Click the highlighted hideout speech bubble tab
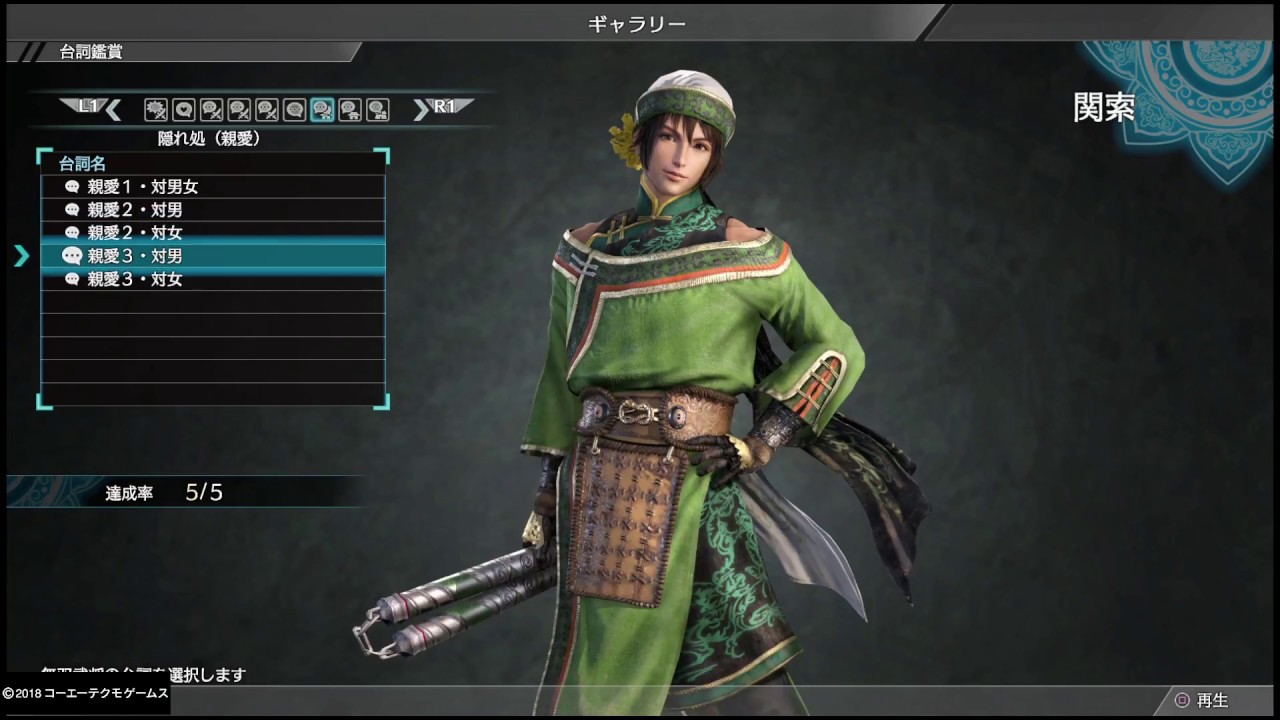This screenshot has height=720, width=1280. click(322, 110)
